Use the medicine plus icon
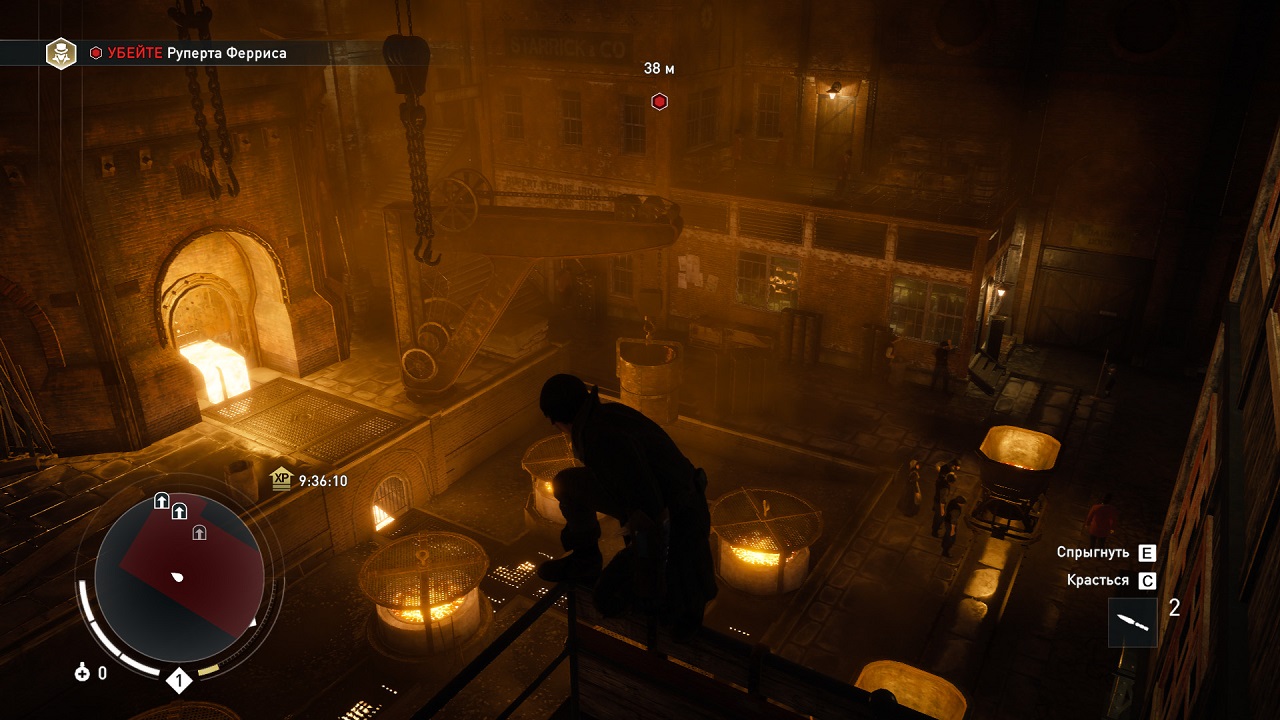Image resolution: width=1280 pixels, height=720 pixels. pyautogui.click(x=82, y=673)
